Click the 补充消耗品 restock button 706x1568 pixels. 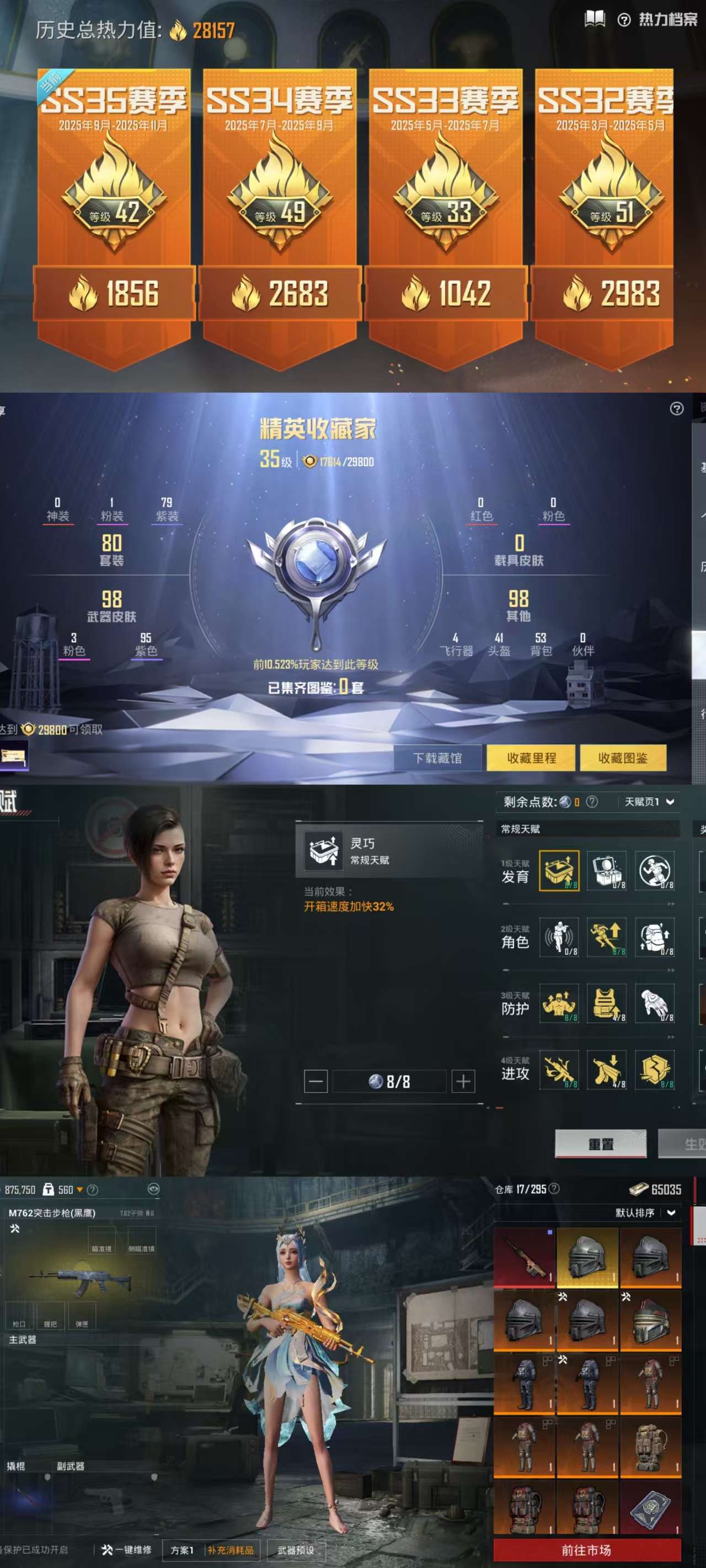click(x=230, y=1550)
